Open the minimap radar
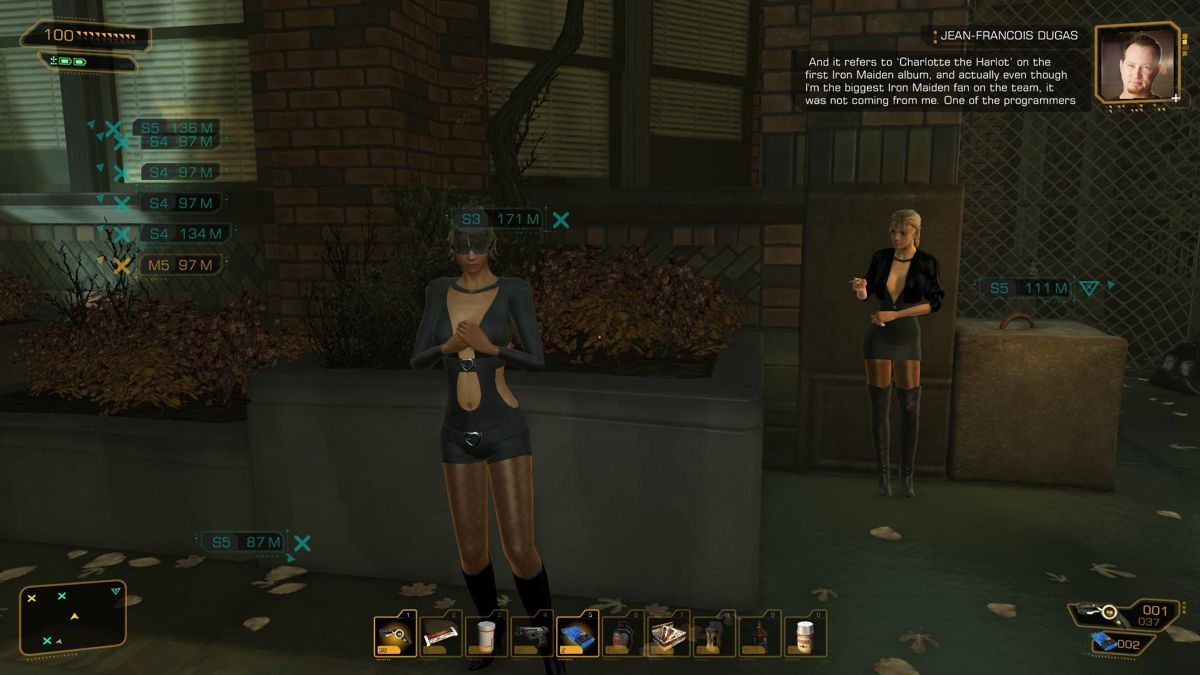Image resolution: width=1200 pixels, height=675 pixels. click(73, 618)
